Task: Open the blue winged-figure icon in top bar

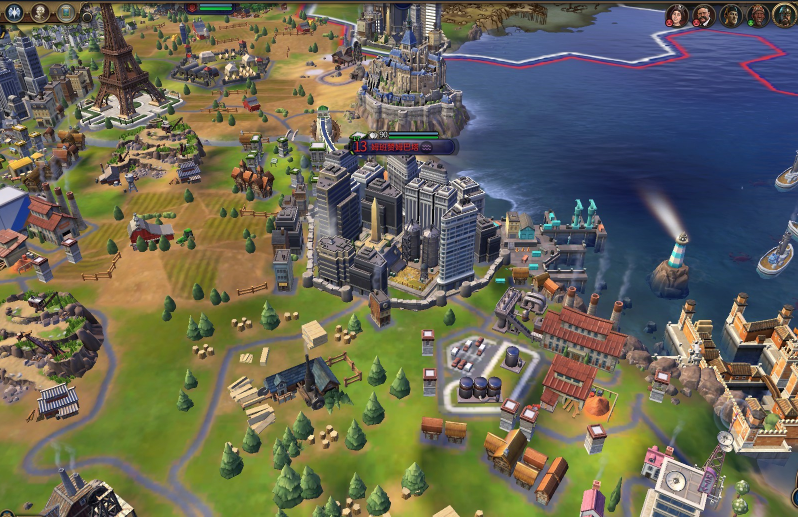Action: [x=14, y=12]
